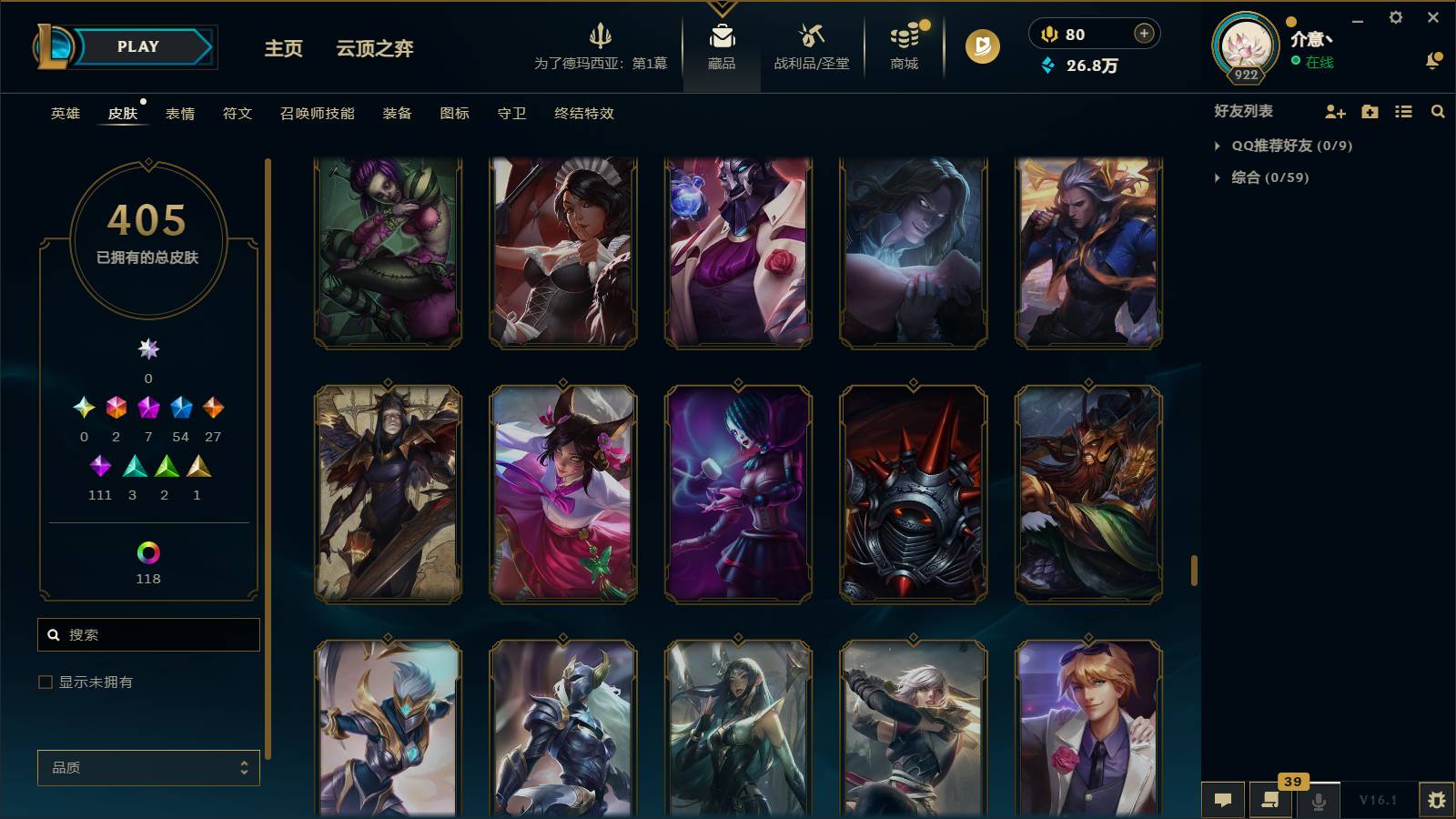
Task: Click the friends list search icon
Action: [x=1438, y=111]
